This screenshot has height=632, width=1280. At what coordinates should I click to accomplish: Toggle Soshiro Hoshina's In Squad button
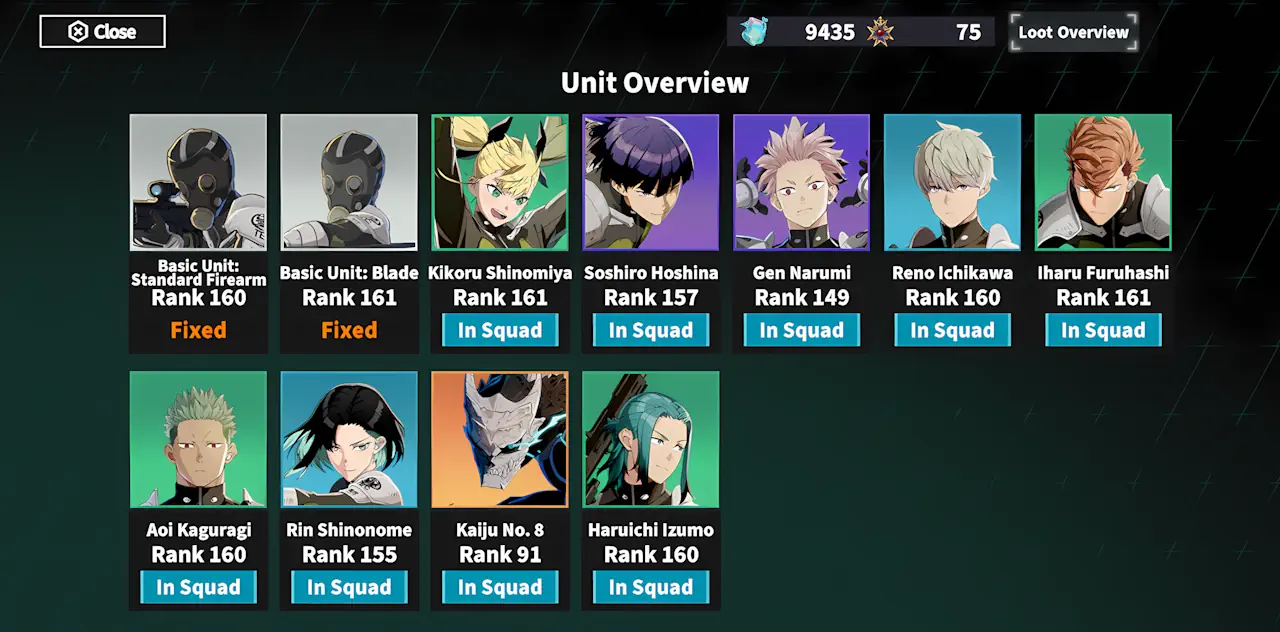coord(651,330)
